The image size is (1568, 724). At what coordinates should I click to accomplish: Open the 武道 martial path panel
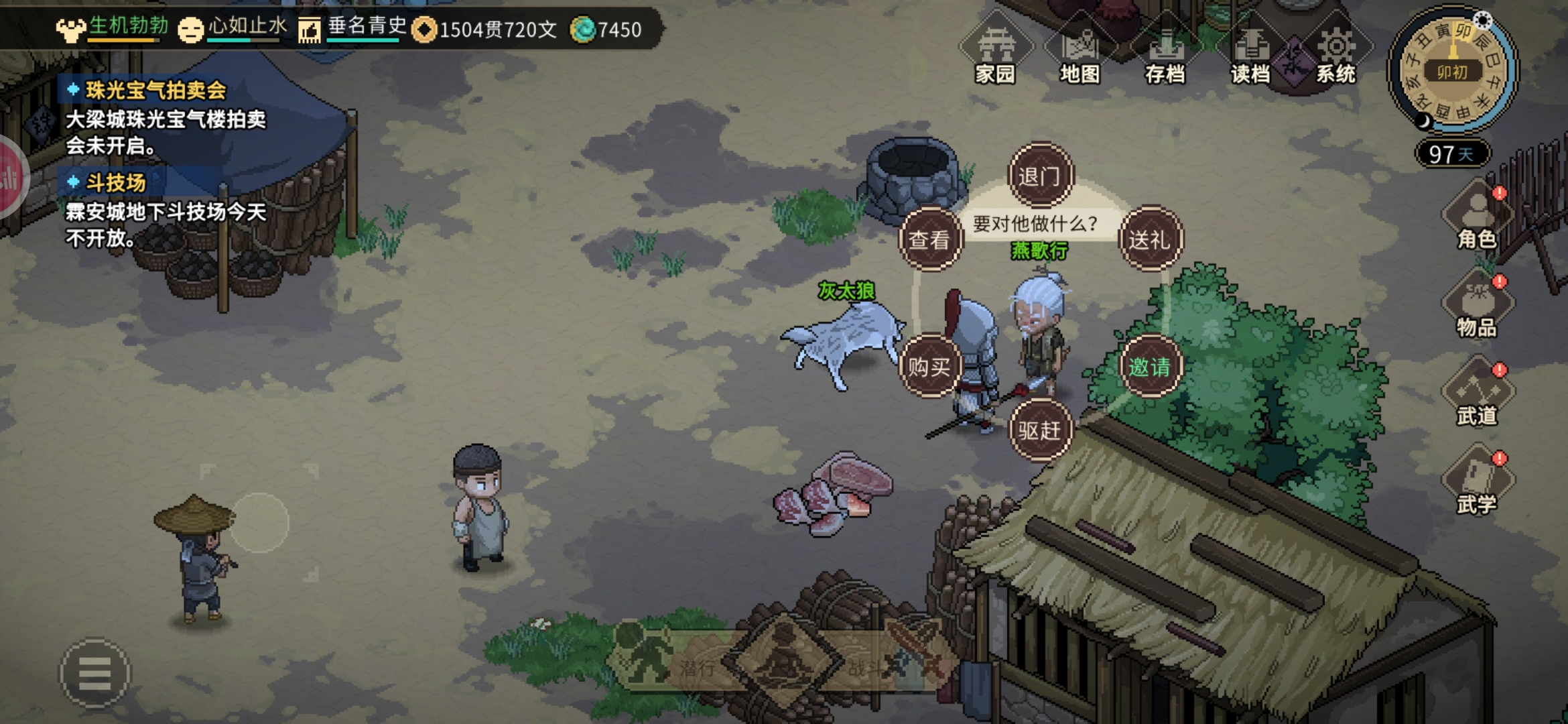coord(1477,396)
